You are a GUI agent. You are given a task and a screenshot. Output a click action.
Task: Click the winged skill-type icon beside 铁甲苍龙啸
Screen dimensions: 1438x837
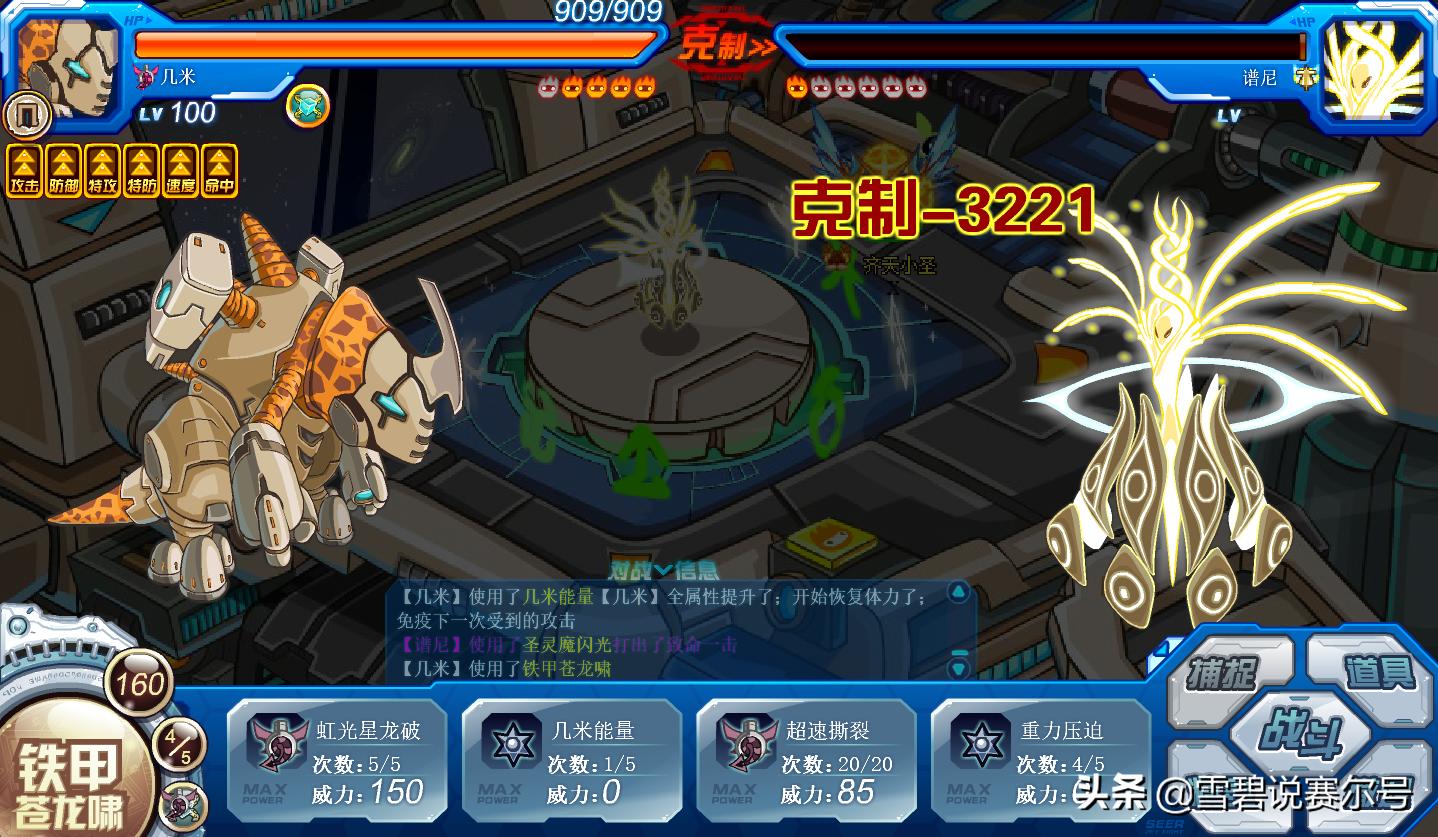(x=183, y=805)
